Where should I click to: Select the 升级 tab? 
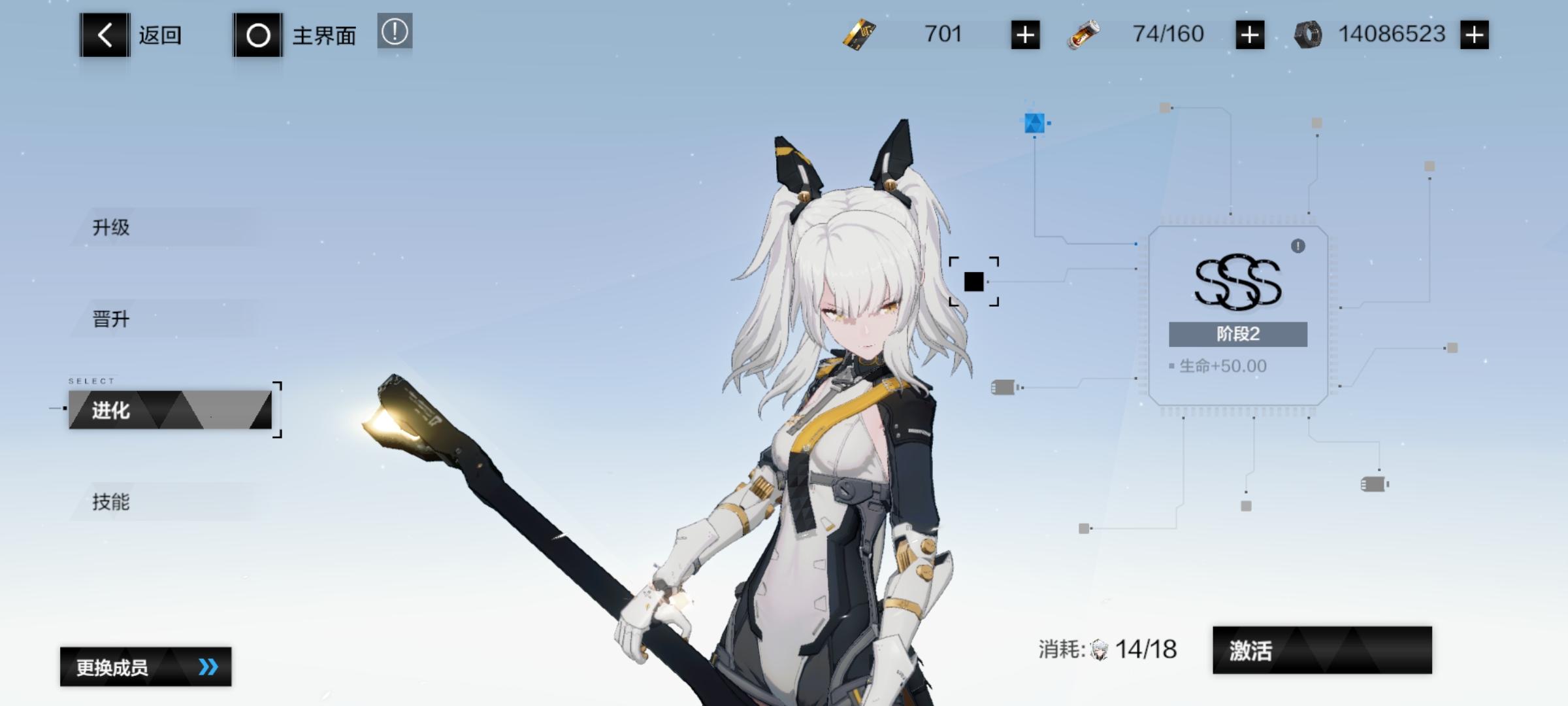point(111,227)
